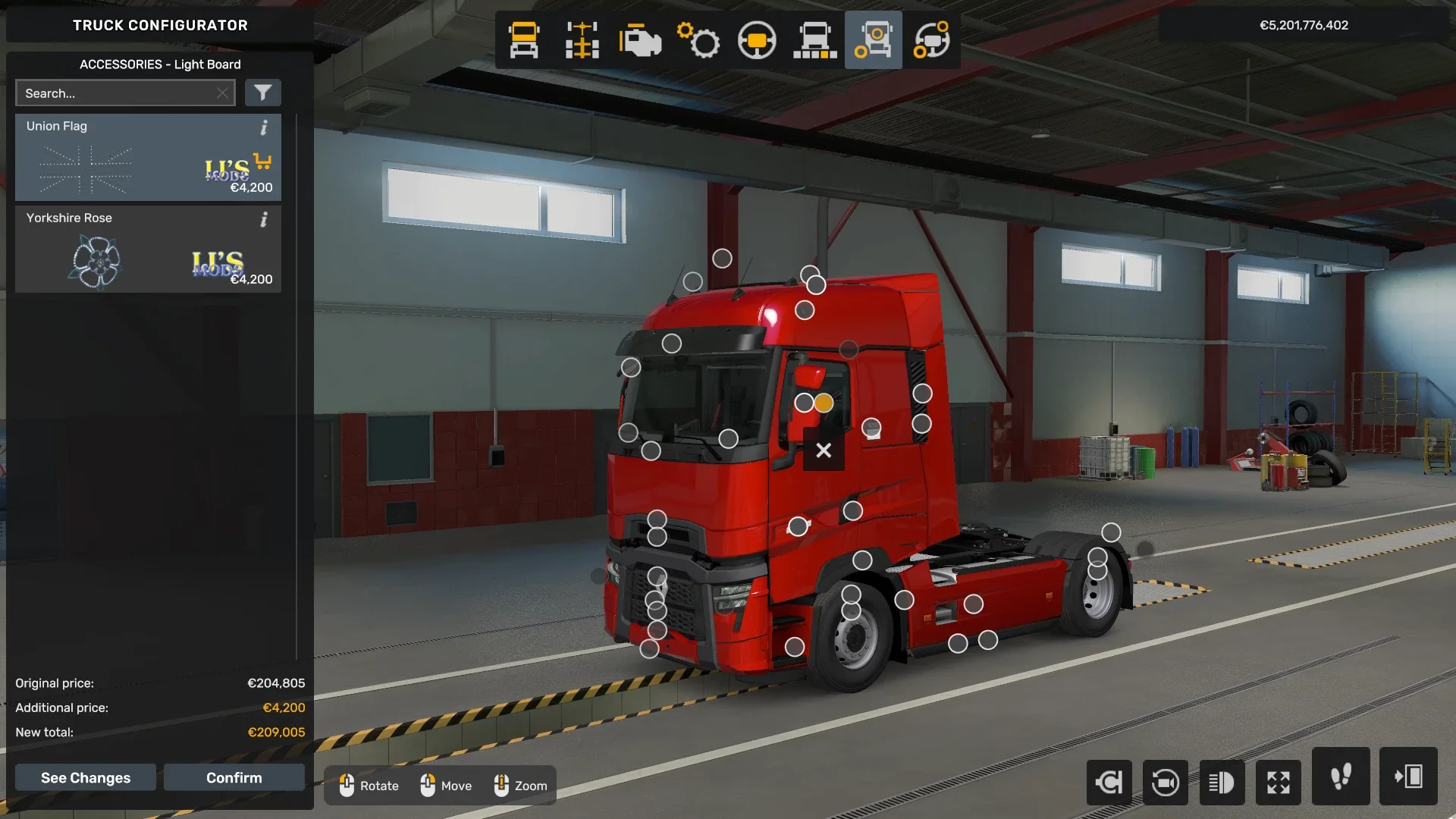Open the Transmission gears icon
The image size is (1456, 819).
[x=699, y=39]
